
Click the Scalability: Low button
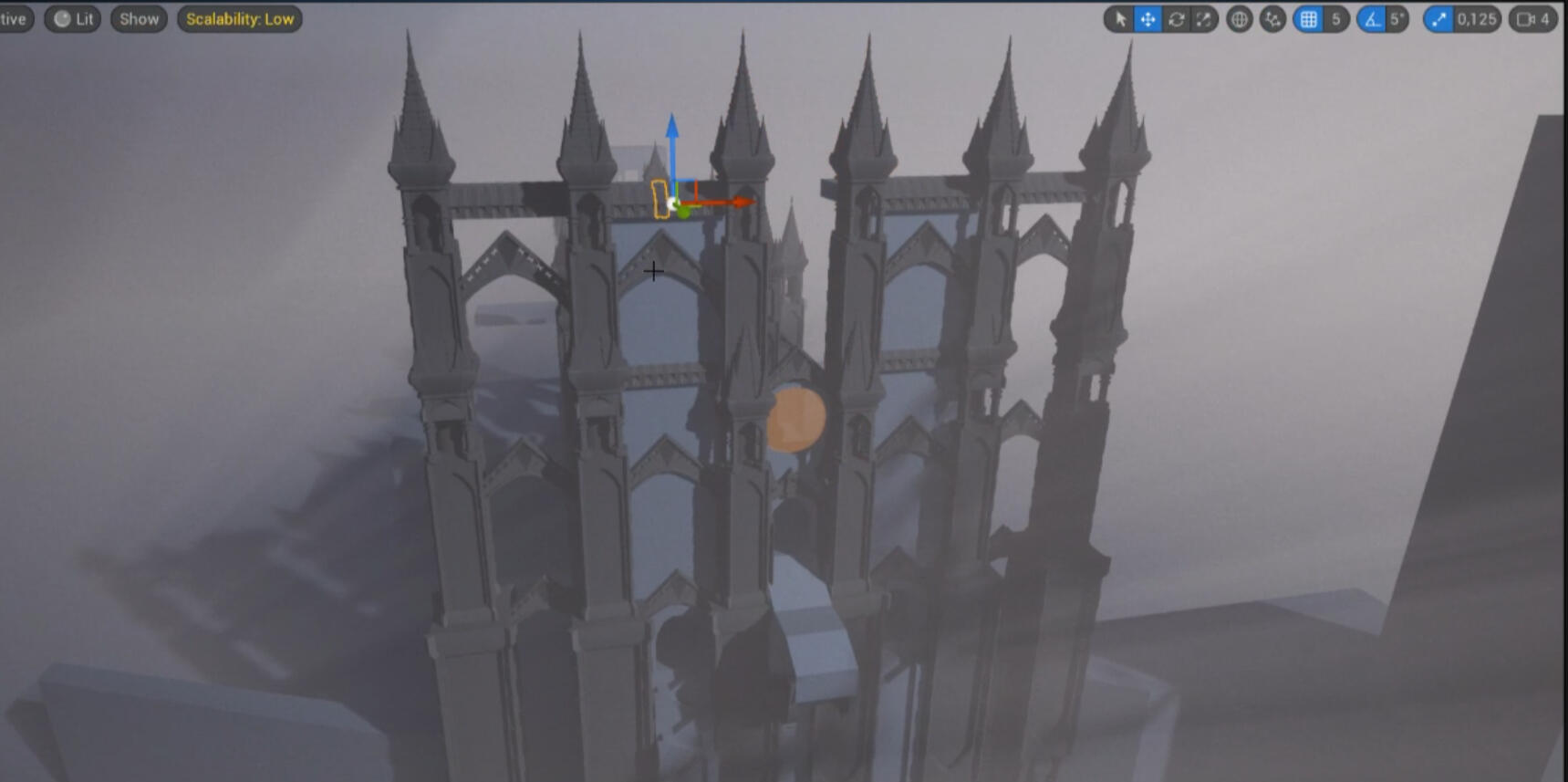pyautogui.click(x=239, y=18)
